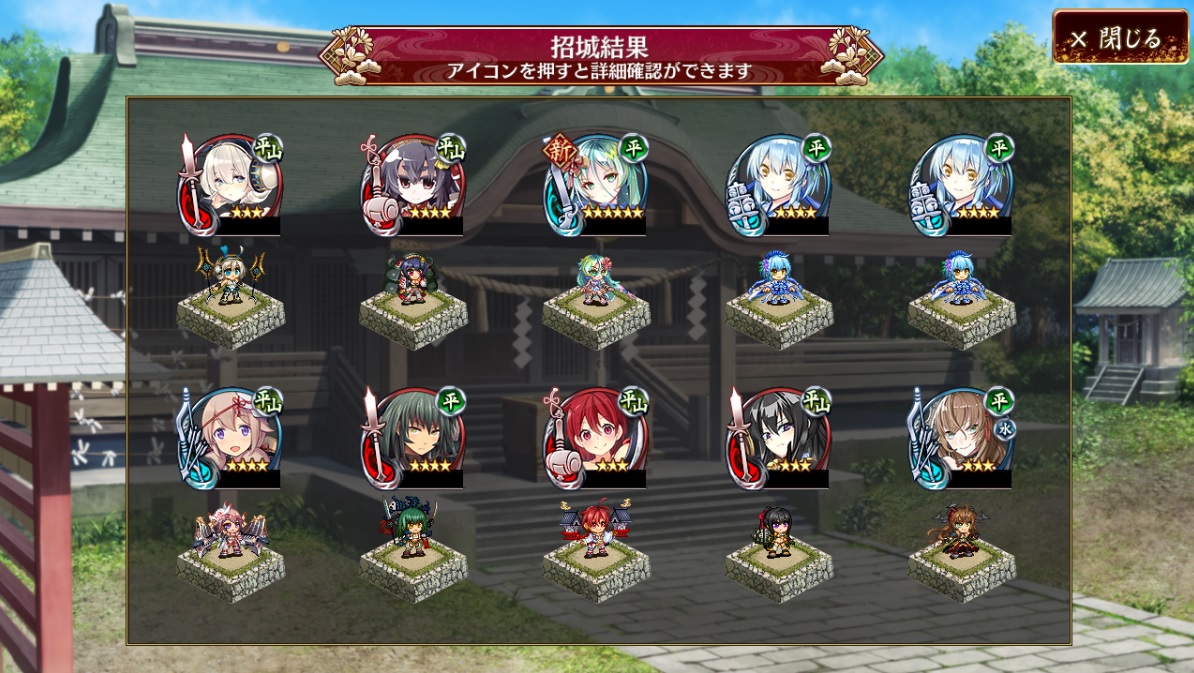Choose the red-haired hammer girl portrait
Viewport: 1194px width, 673px height.
(x=597, y=438)
